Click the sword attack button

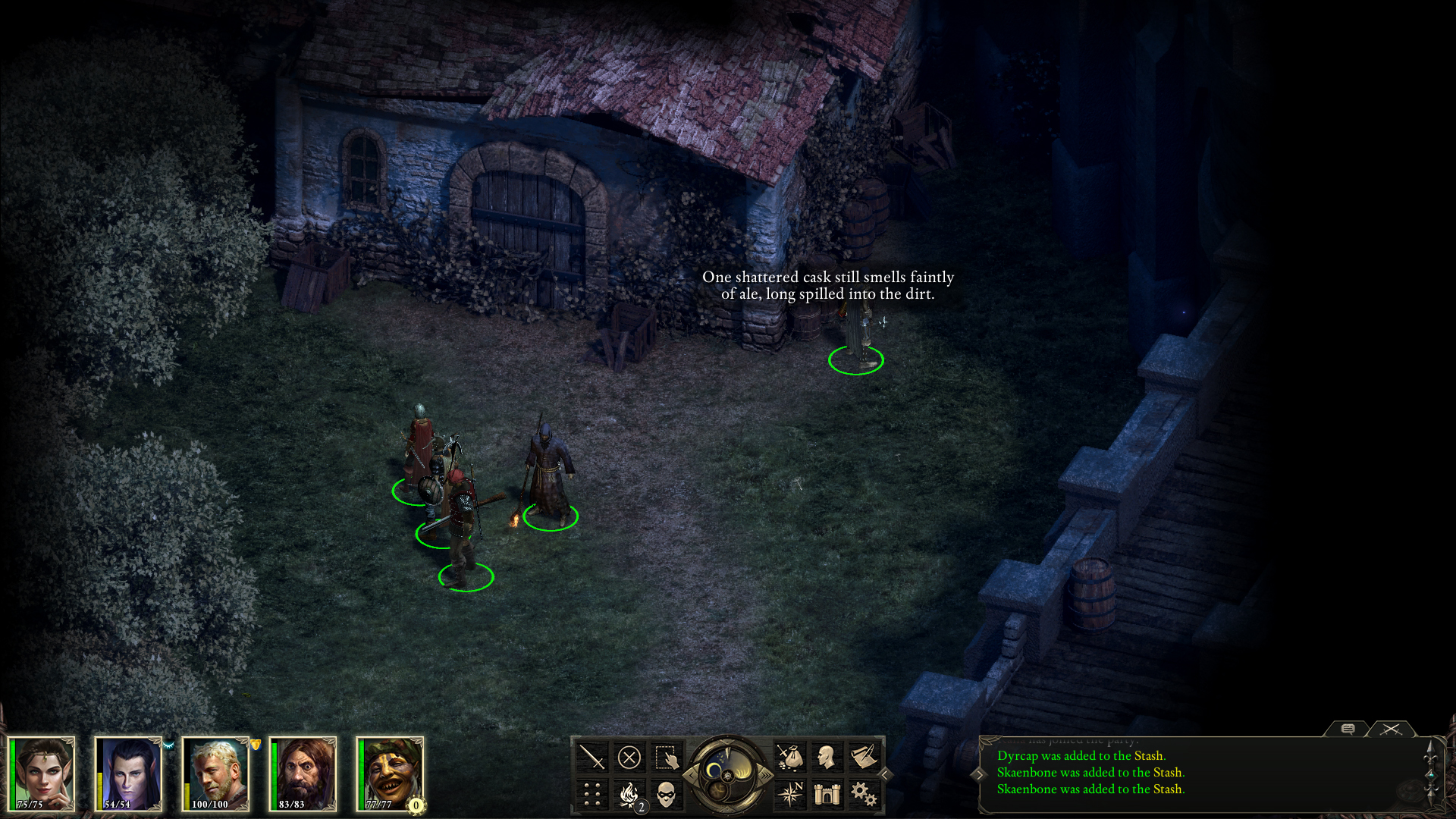coord(591,757)
